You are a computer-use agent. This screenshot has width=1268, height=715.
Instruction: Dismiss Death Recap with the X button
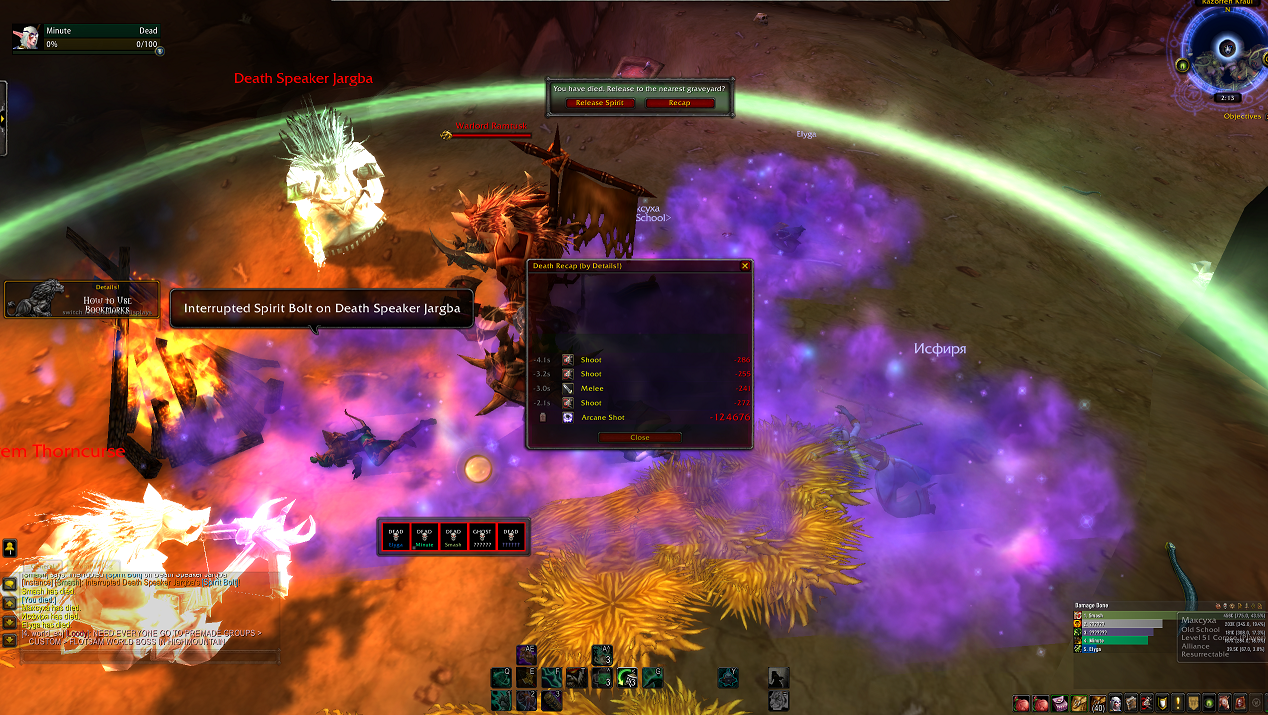point(744,266)
